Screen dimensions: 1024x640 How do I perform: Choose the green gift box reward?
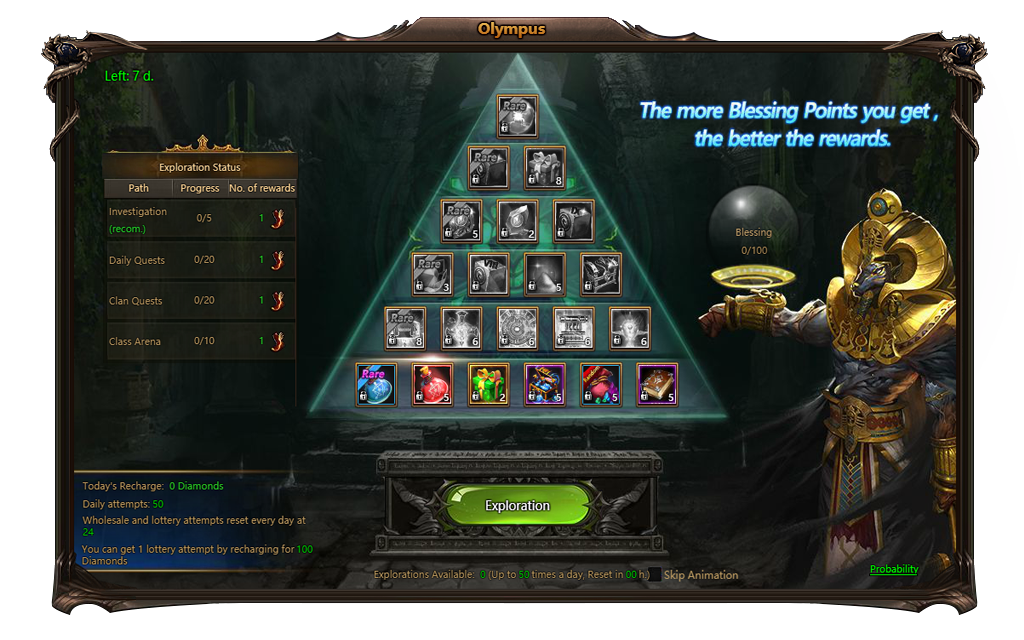[489, 384]
